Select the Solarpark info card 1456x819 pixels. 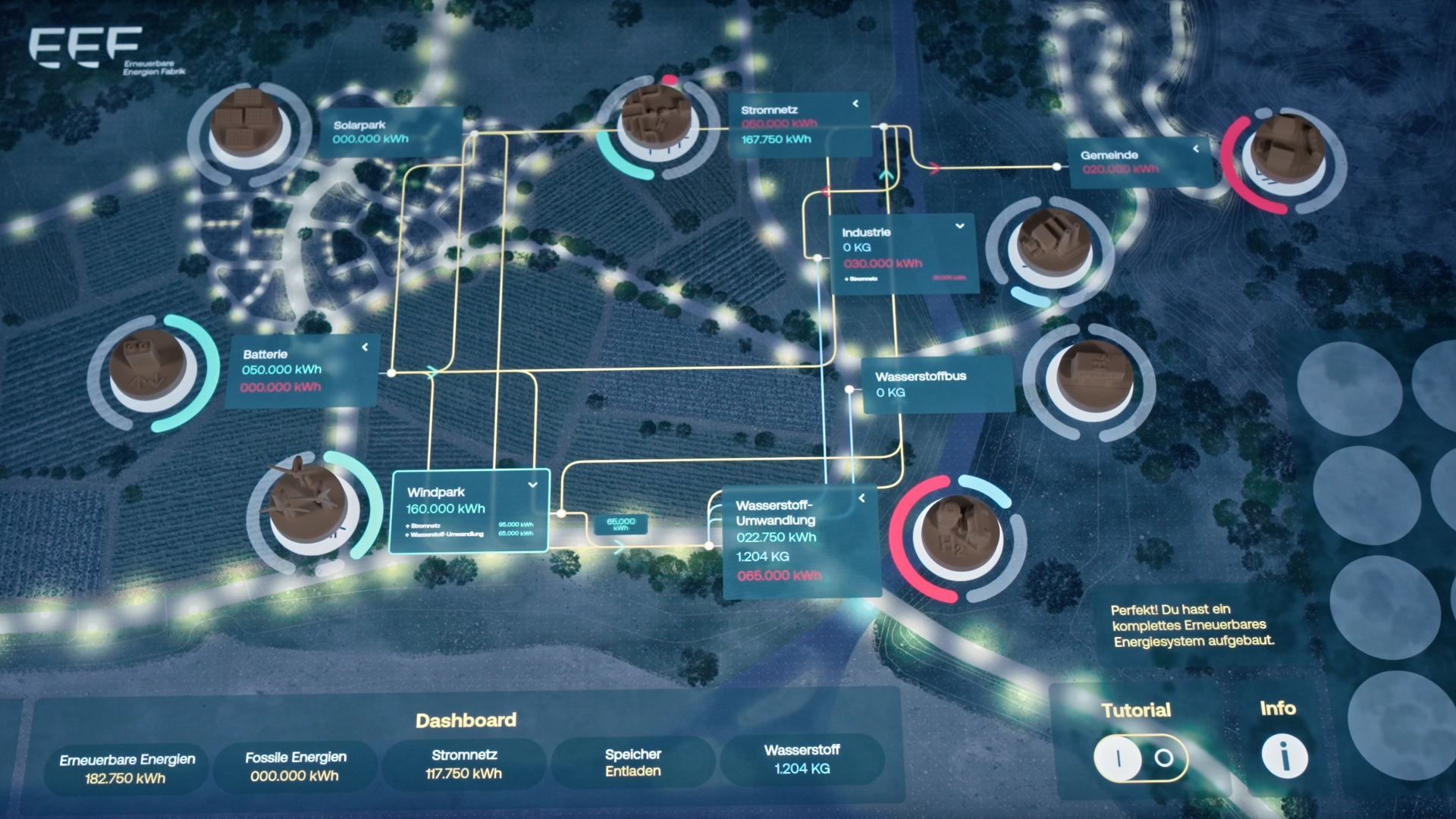[389, 132]
